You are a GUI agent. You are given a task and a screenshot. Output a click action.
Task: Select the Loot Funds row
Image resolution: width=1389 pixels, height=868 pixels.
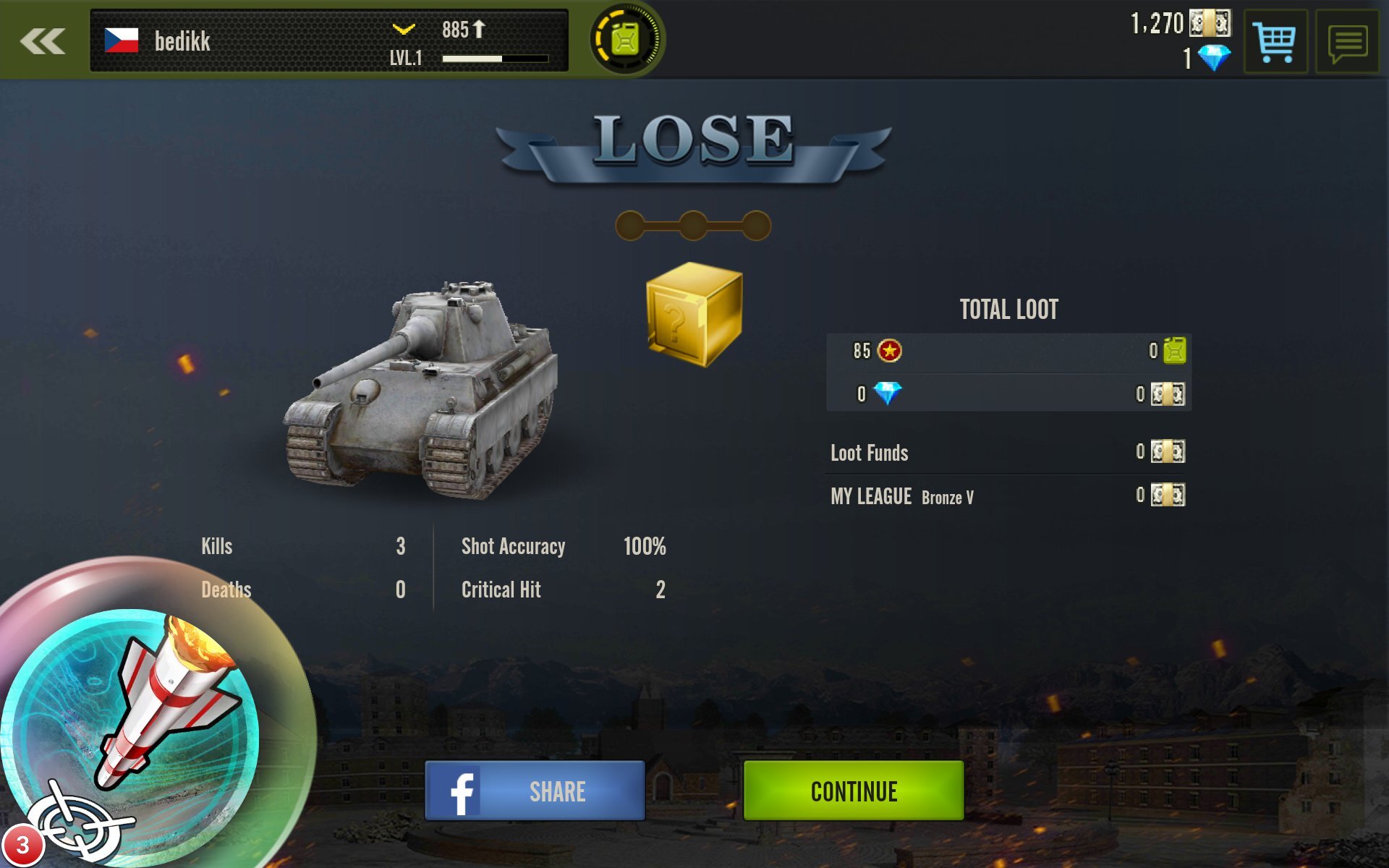tap(870, 453)
